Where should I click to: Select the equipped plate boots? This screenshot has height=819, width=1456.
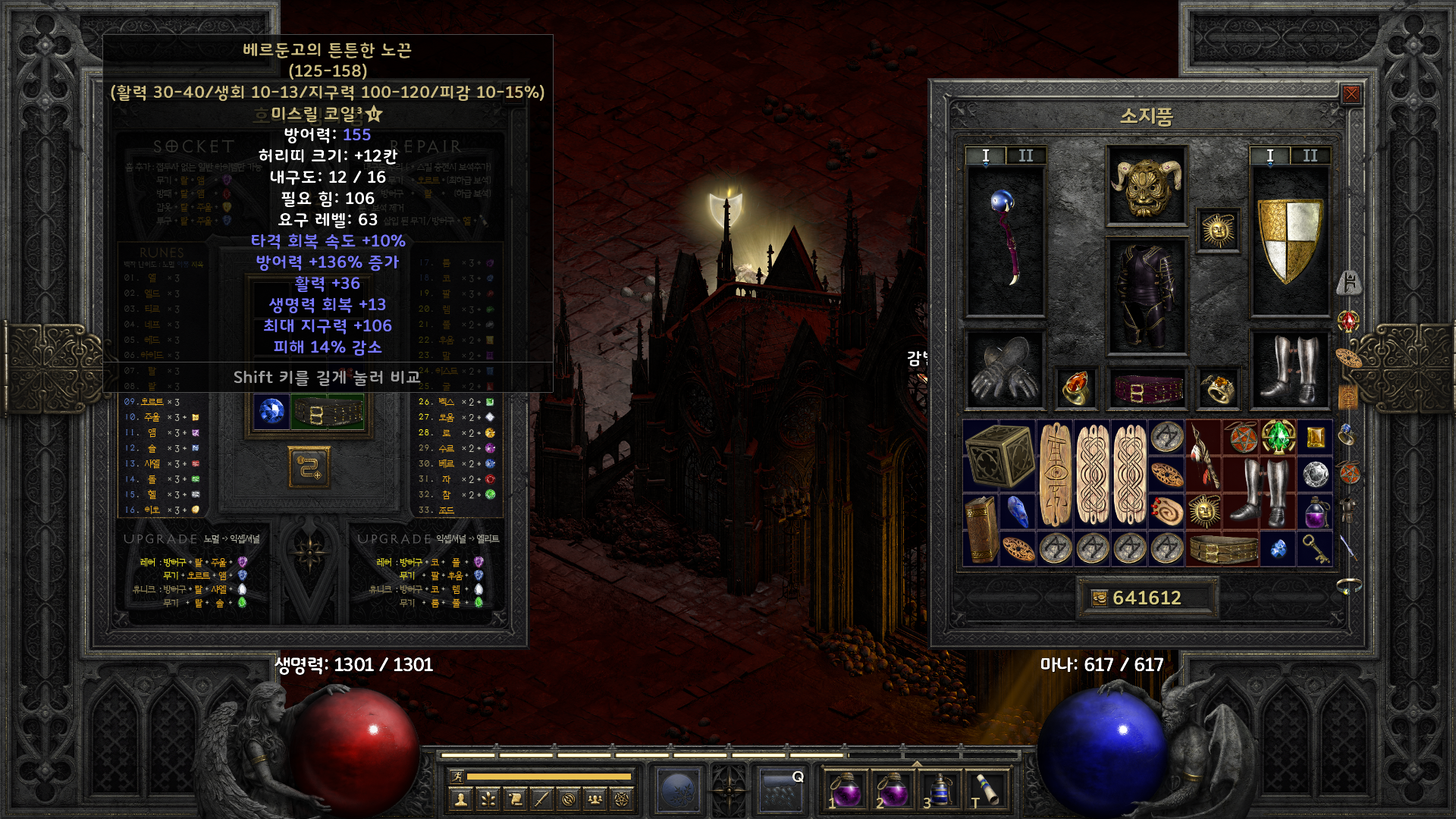pyautogui.click(x=1289, y=371)
